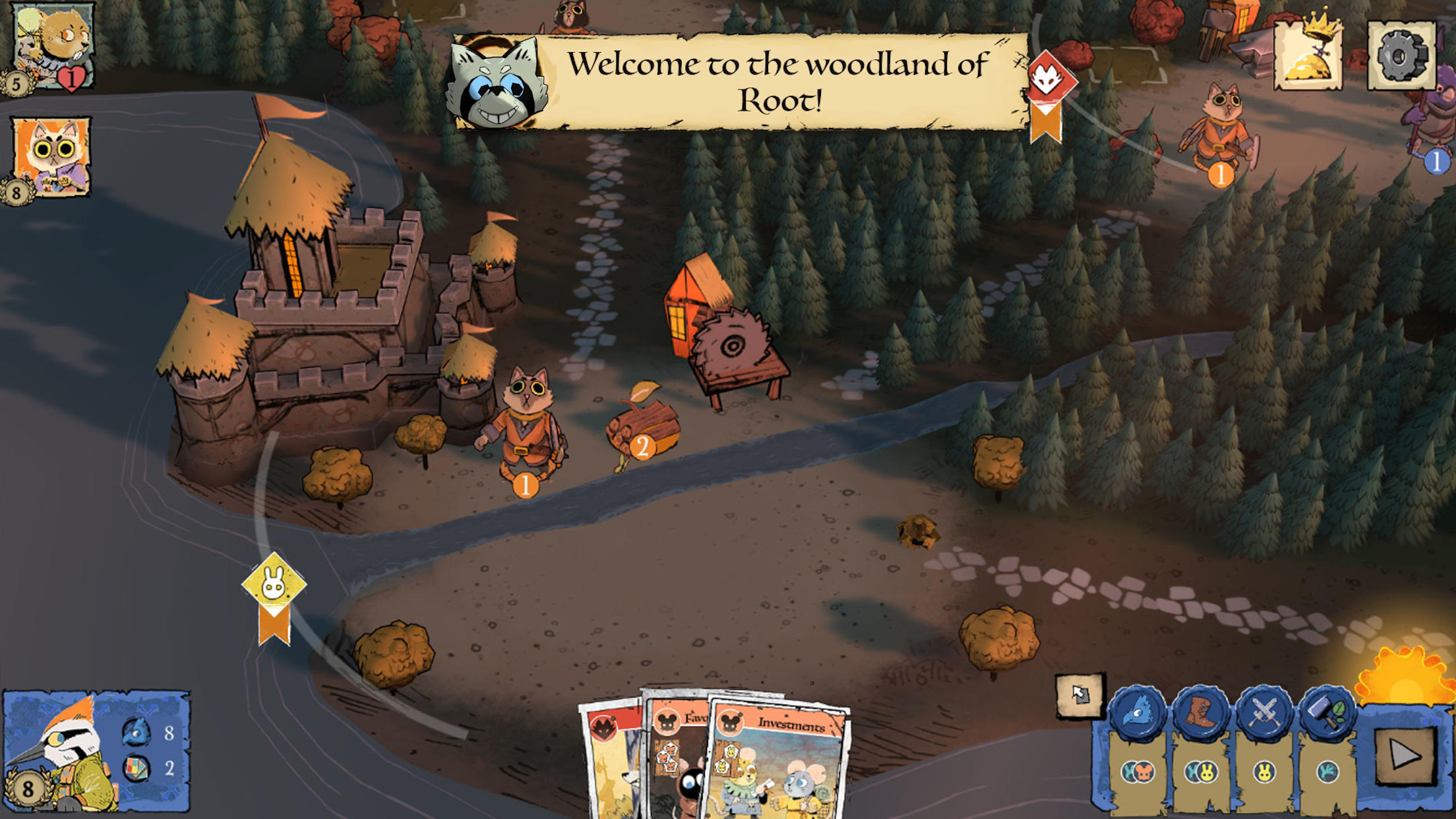
Task: Open the Marquise cat player portrait
Action: 51,157
